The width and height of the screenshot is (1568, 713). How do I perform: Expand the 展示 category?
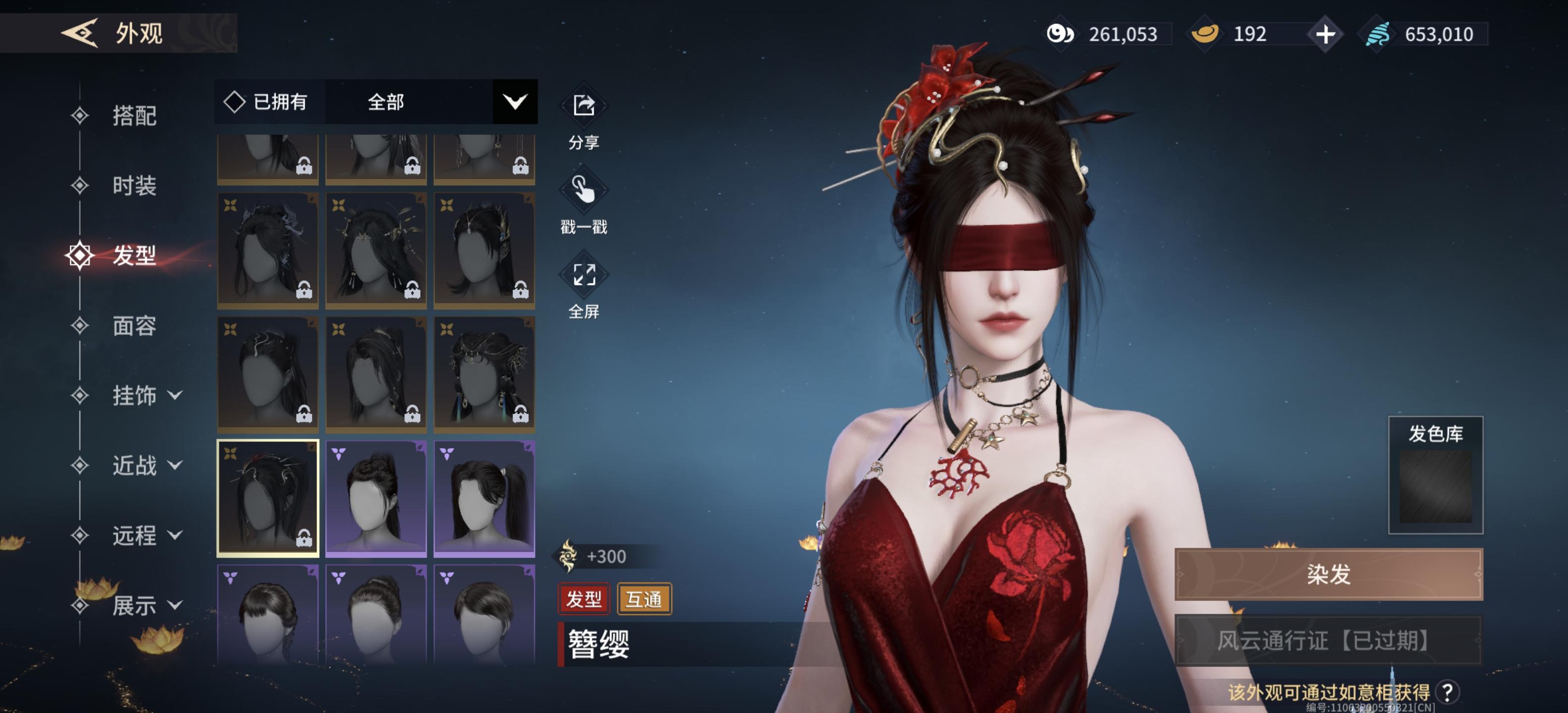tap(146, 606)
